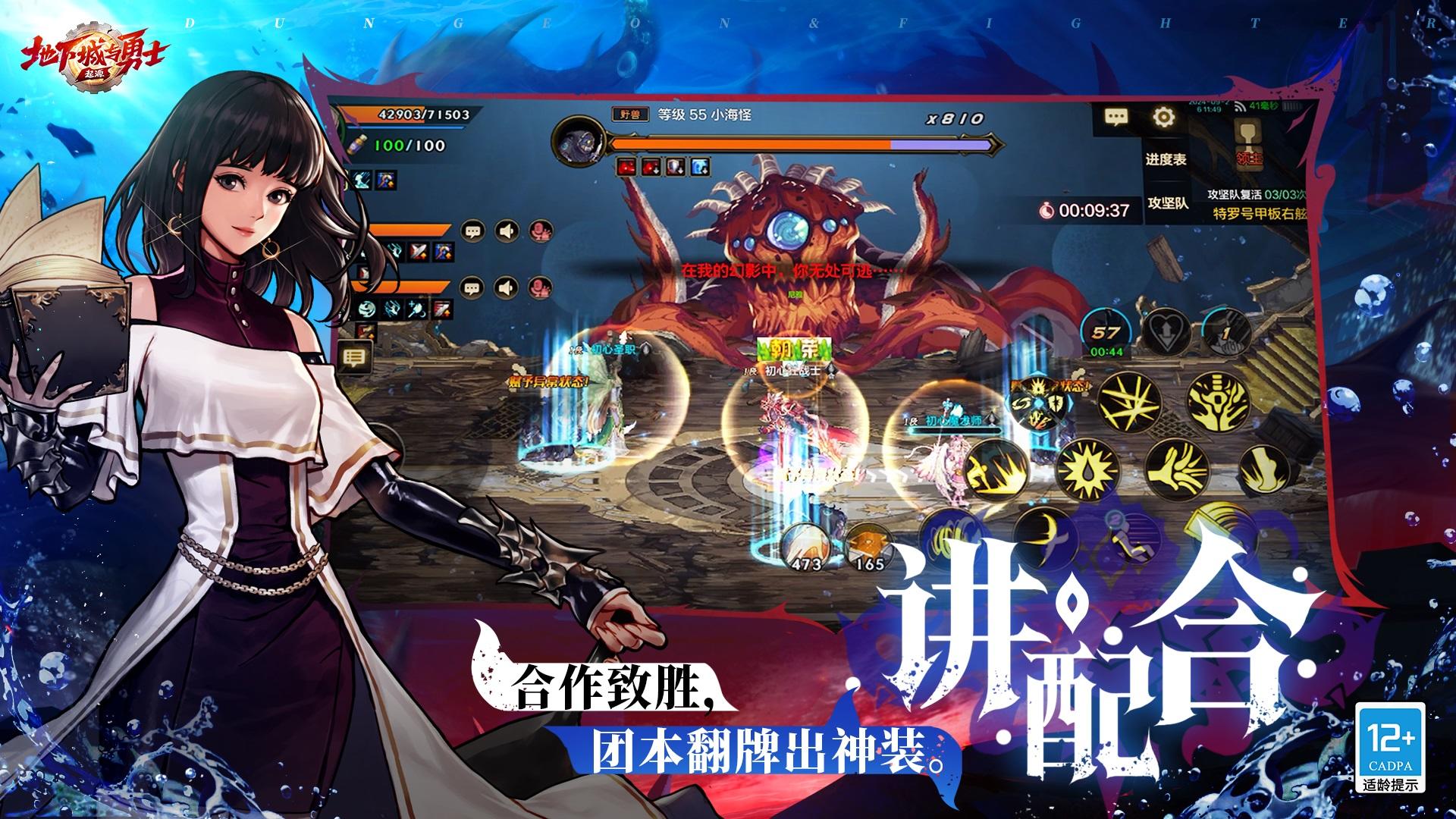Toggle the microphone icon for the second teammate
The height and width of the screenshot is (819, 1456).
[539, 288]
